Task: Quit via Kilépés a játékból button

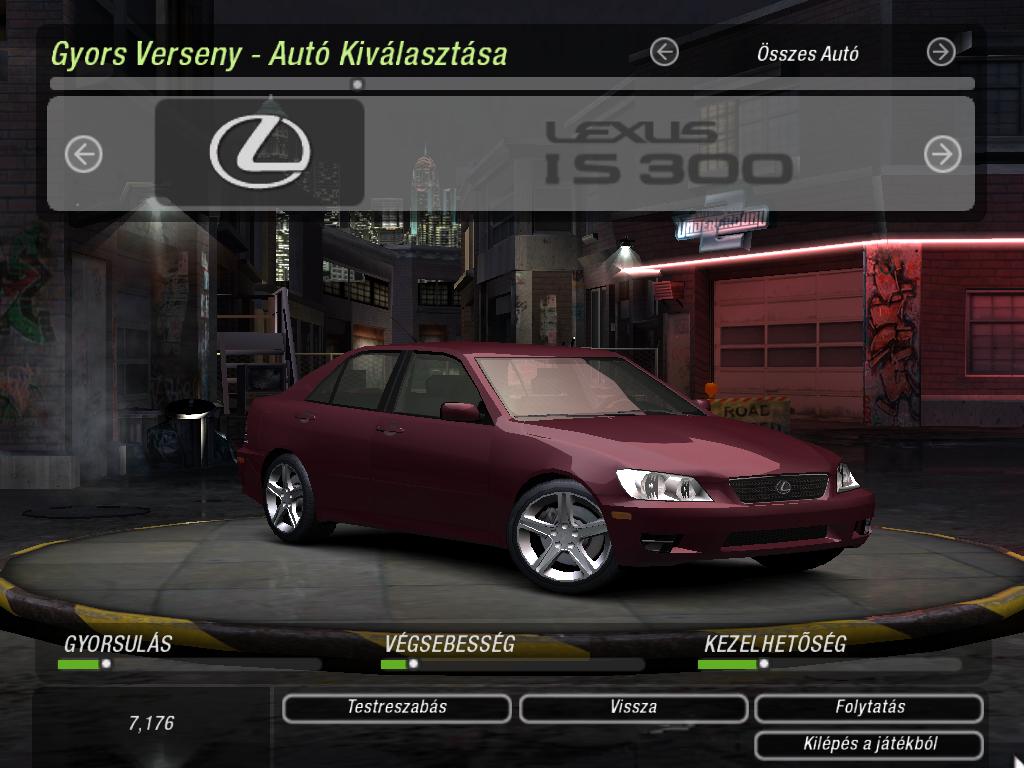Action: (x=870, y=745)
